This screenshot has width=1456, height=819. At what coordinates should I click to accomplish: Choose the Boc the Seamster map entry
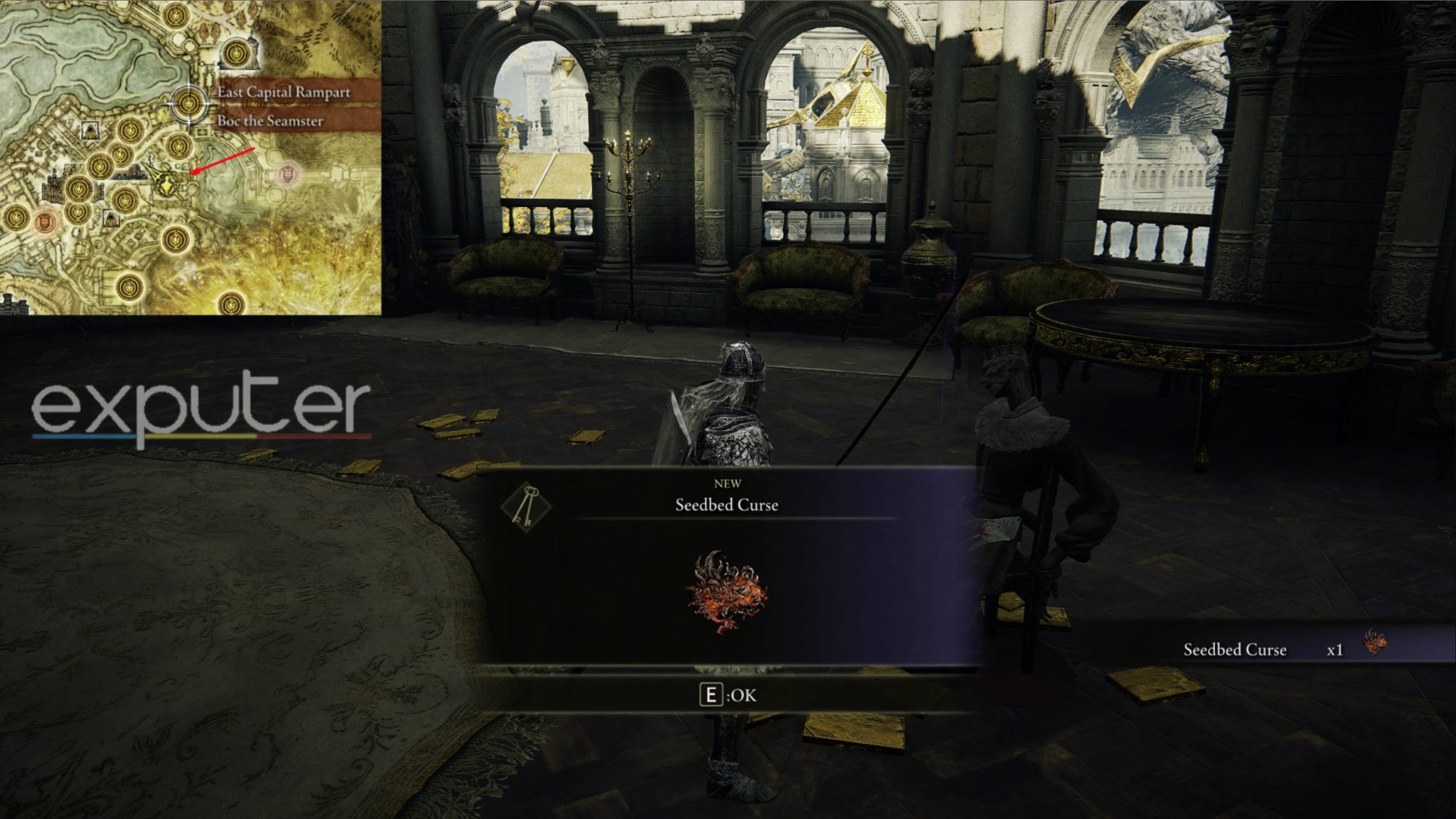(x=270, y=121)
